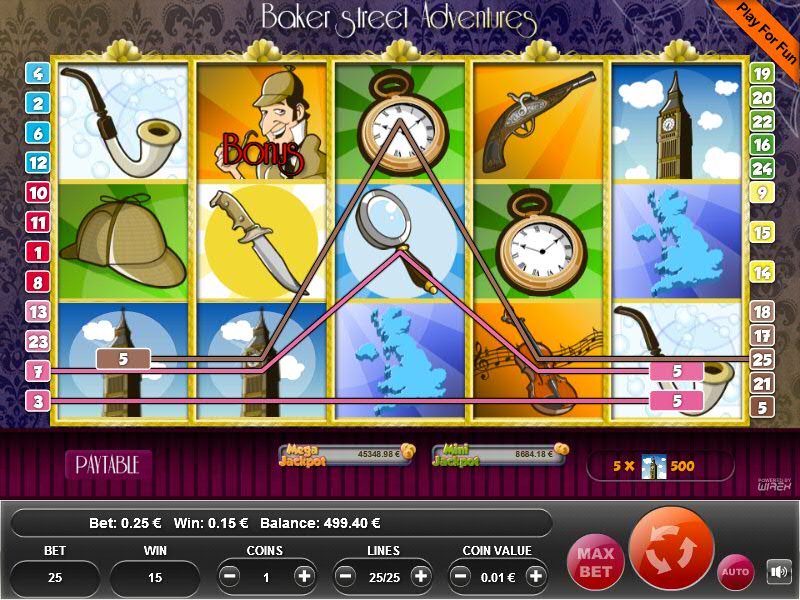
Task: Select payline number 4 marker
Action: click(x=39, y=73)
